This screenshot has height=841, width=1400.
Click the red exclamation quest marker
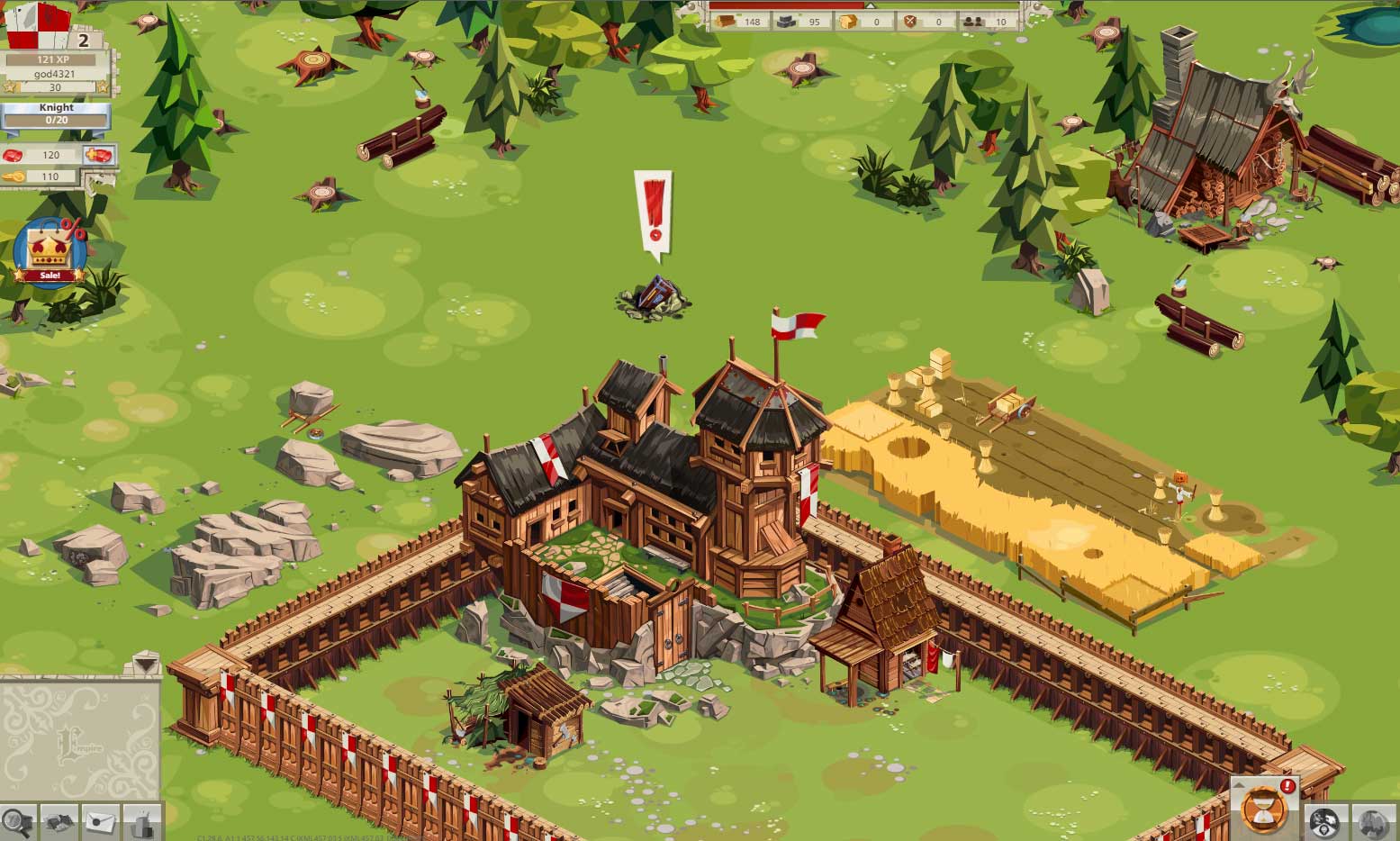point(654,212)
